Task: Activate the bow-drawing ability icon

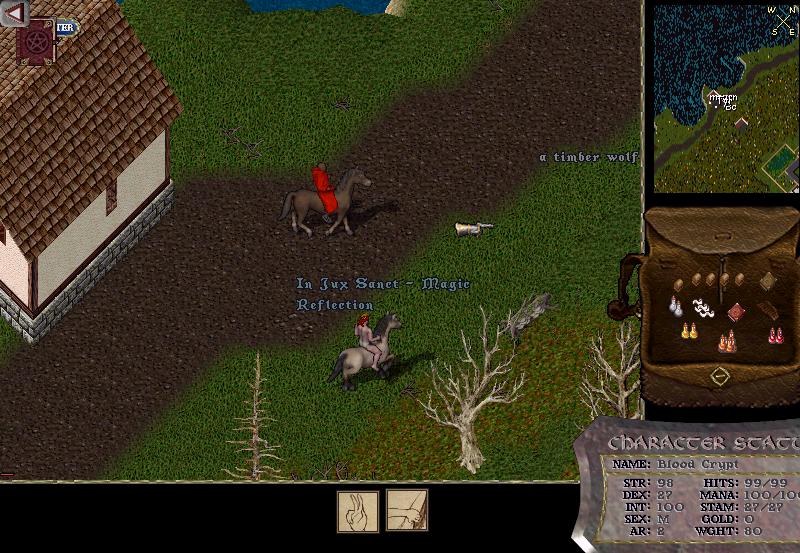Action: point(407,510)
